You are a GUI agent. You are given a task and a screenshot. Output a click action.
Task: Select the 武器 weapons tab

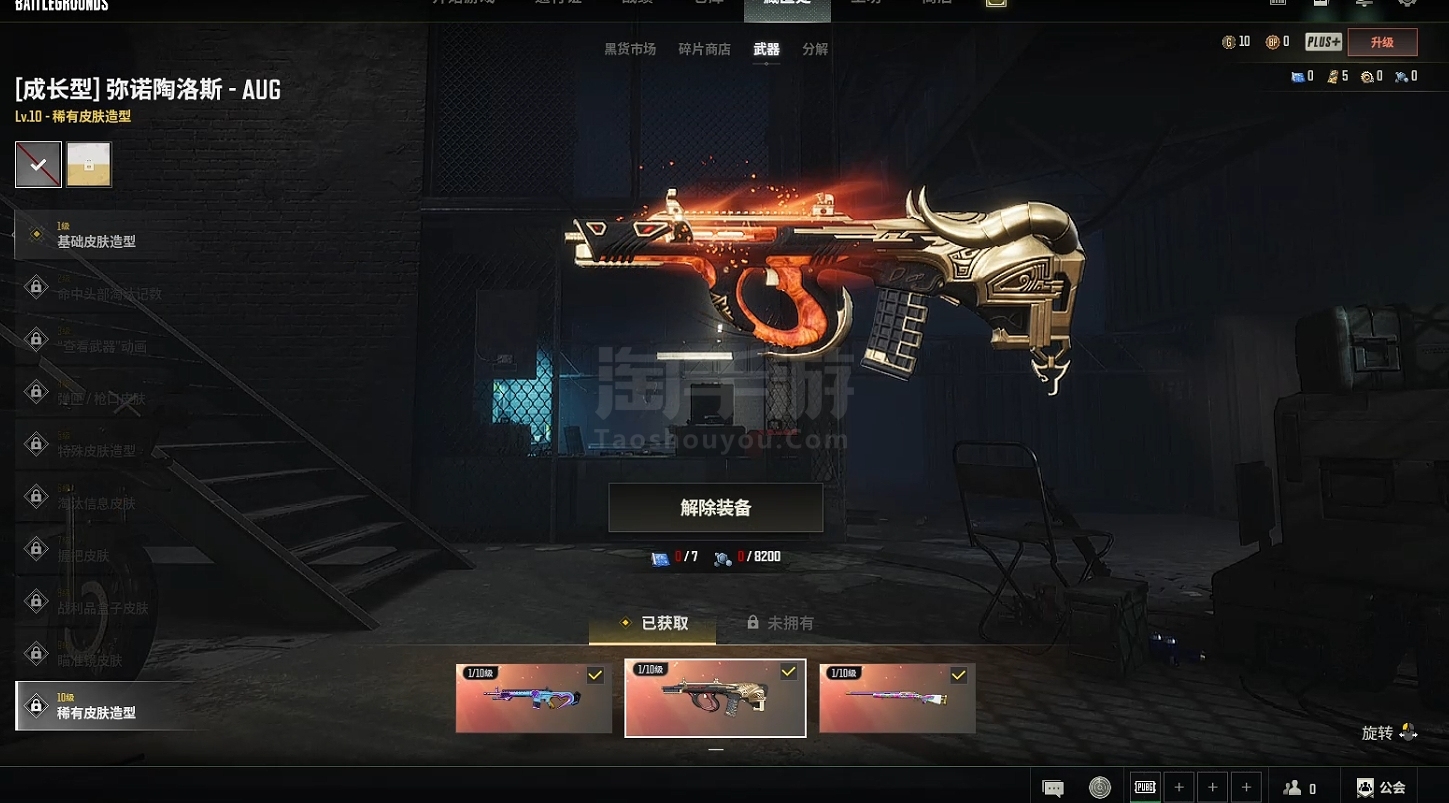(x=766, y=49)
